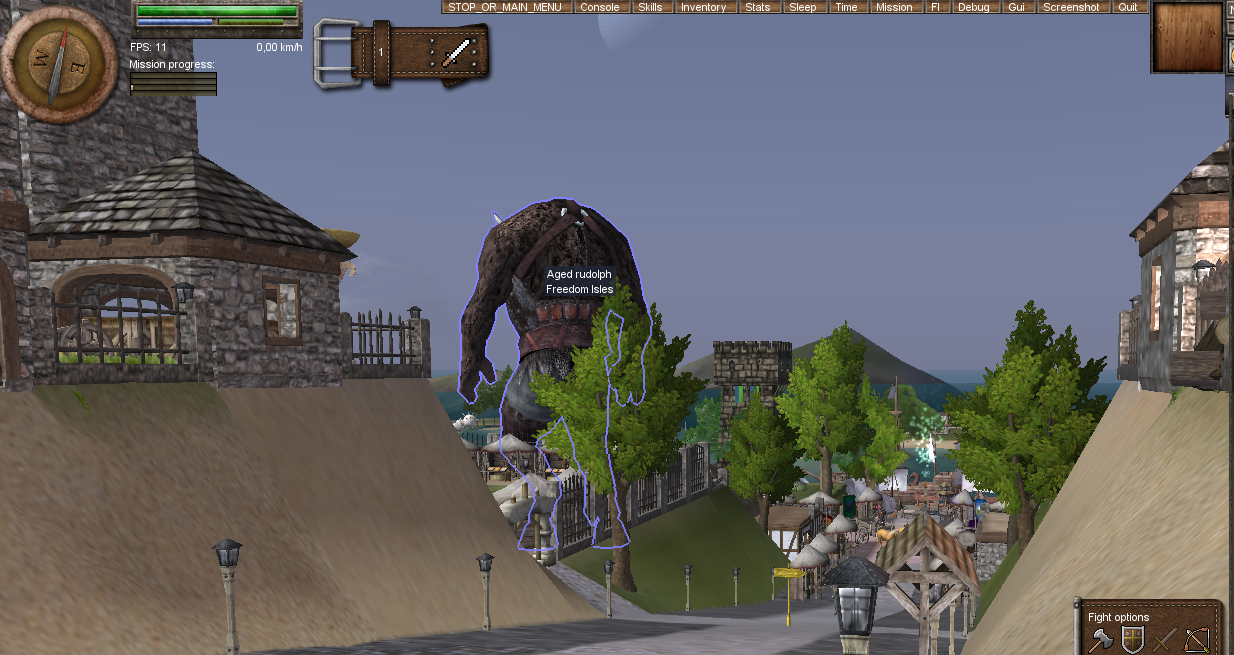Click the wooden panel in the top corner
This screenshot has height=655, width=1234.
tap(1187, 37)
